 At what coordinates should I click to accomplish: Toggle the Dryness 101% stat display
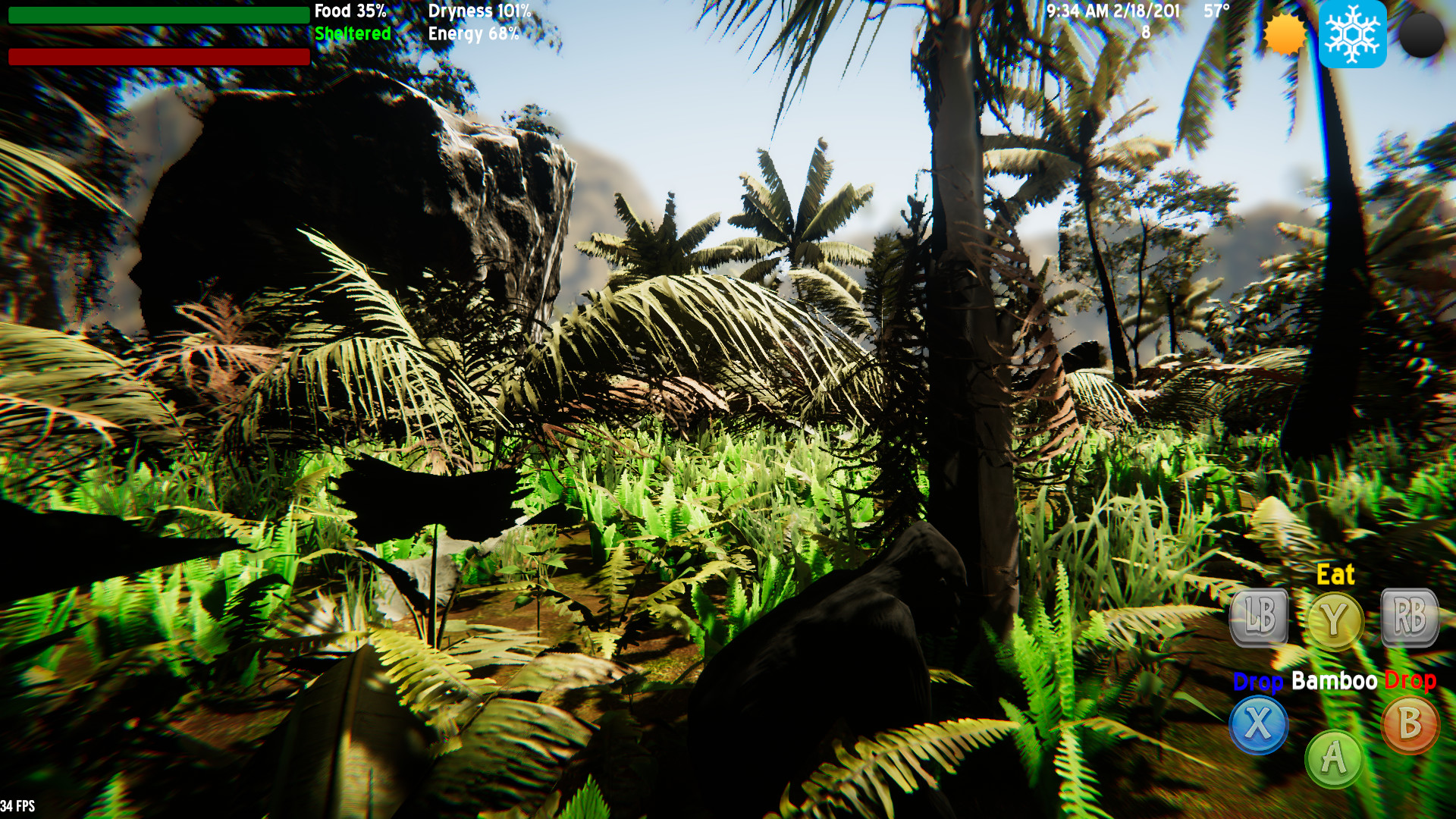[x=481, y=11]
